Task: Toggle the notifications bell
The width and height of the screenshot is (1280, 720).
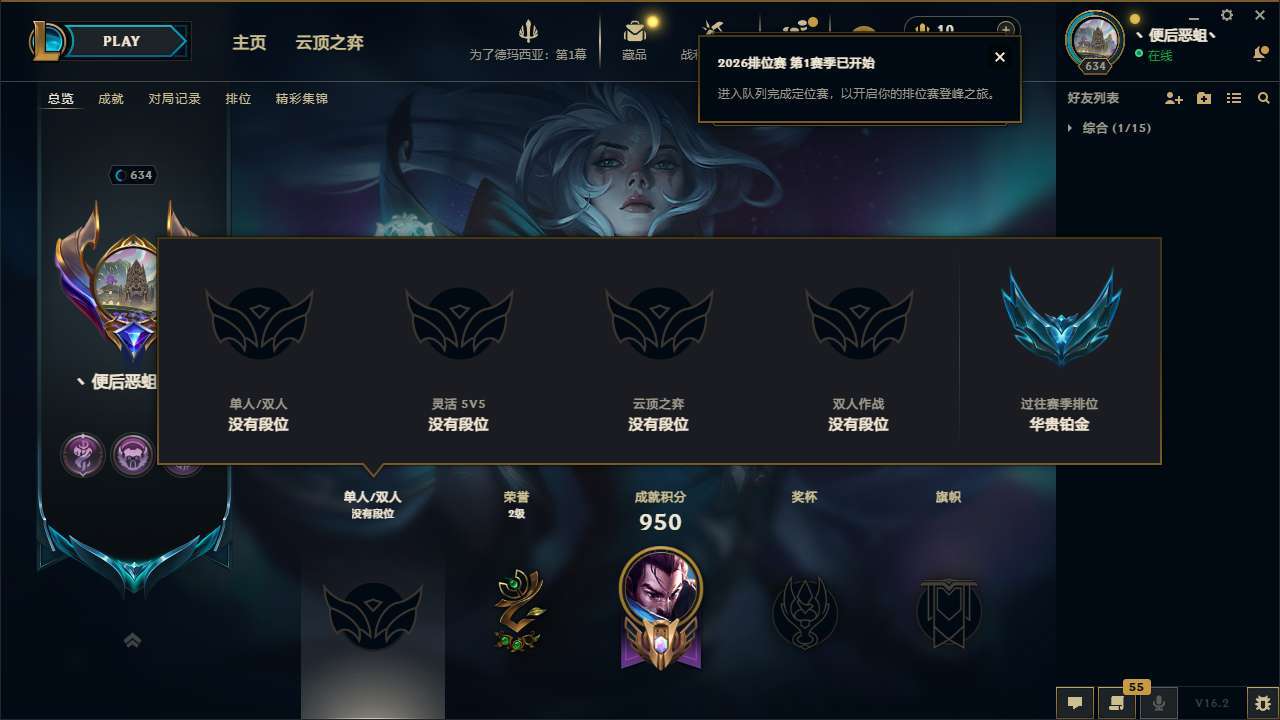Action: pyautogui.click(x=1258, y=53)
